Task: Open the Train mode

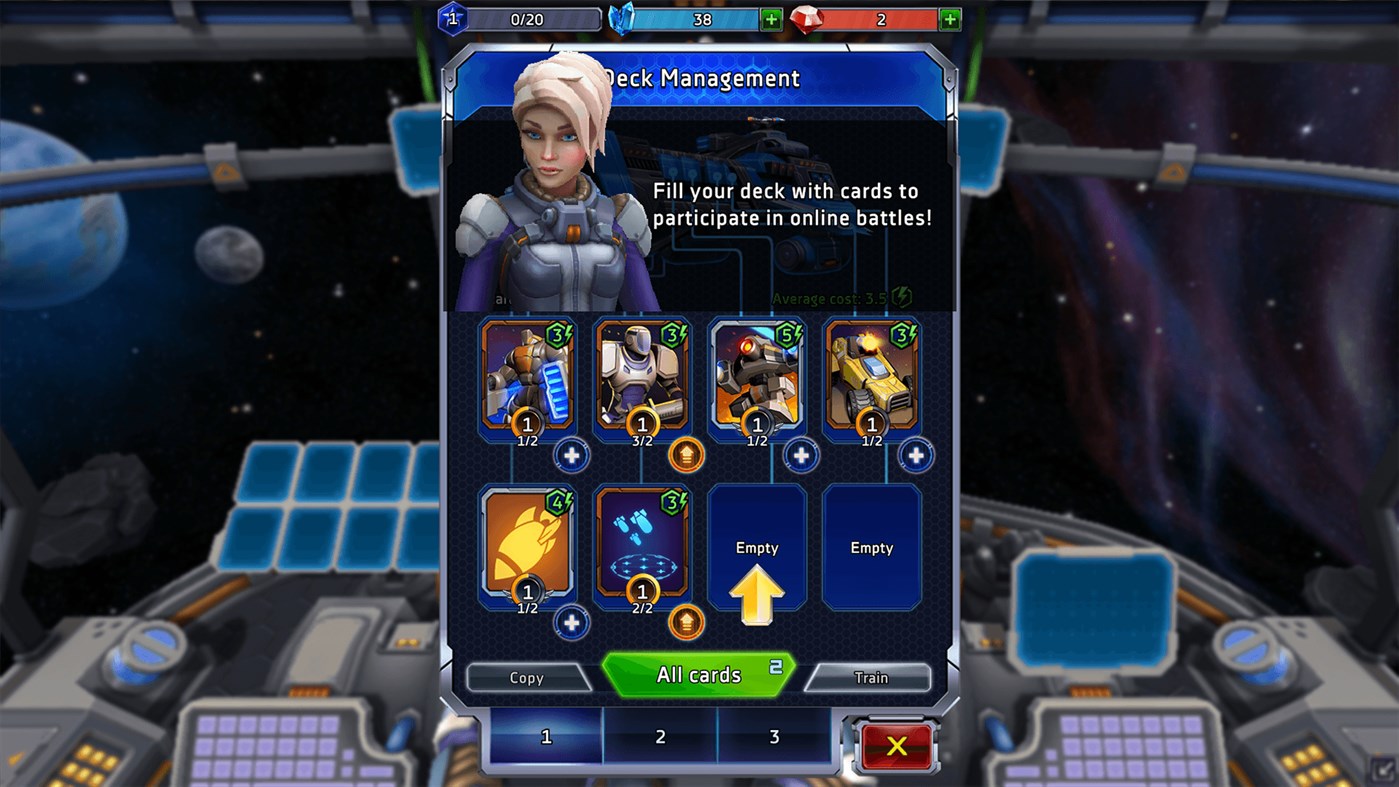Action: click(870, 677)
